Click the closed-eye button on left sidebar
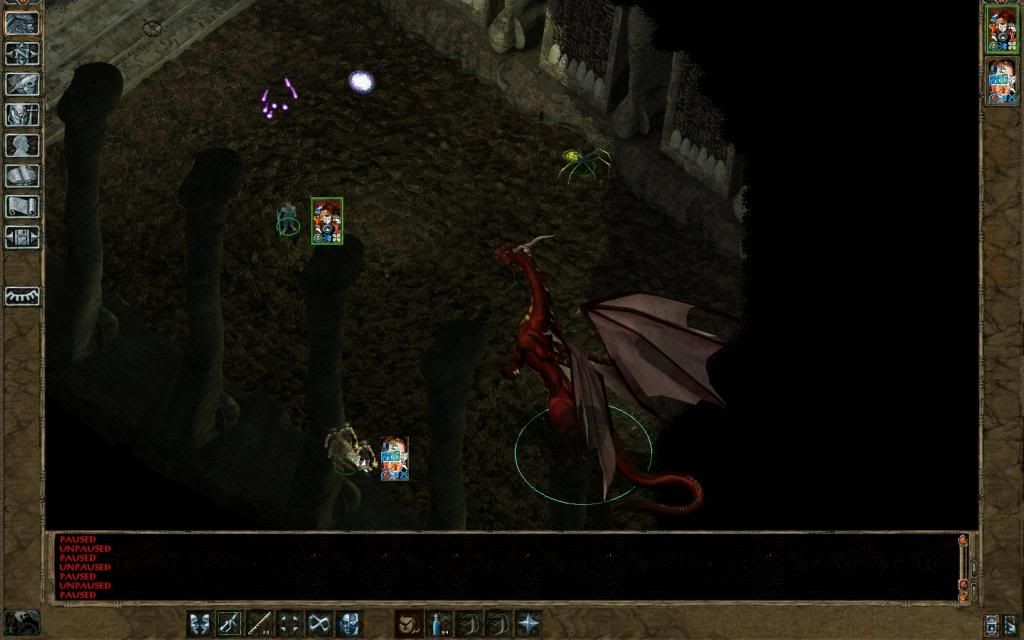Image resolution: width=1024 pixels, height=640 pixels. click(x=22, y=296)
